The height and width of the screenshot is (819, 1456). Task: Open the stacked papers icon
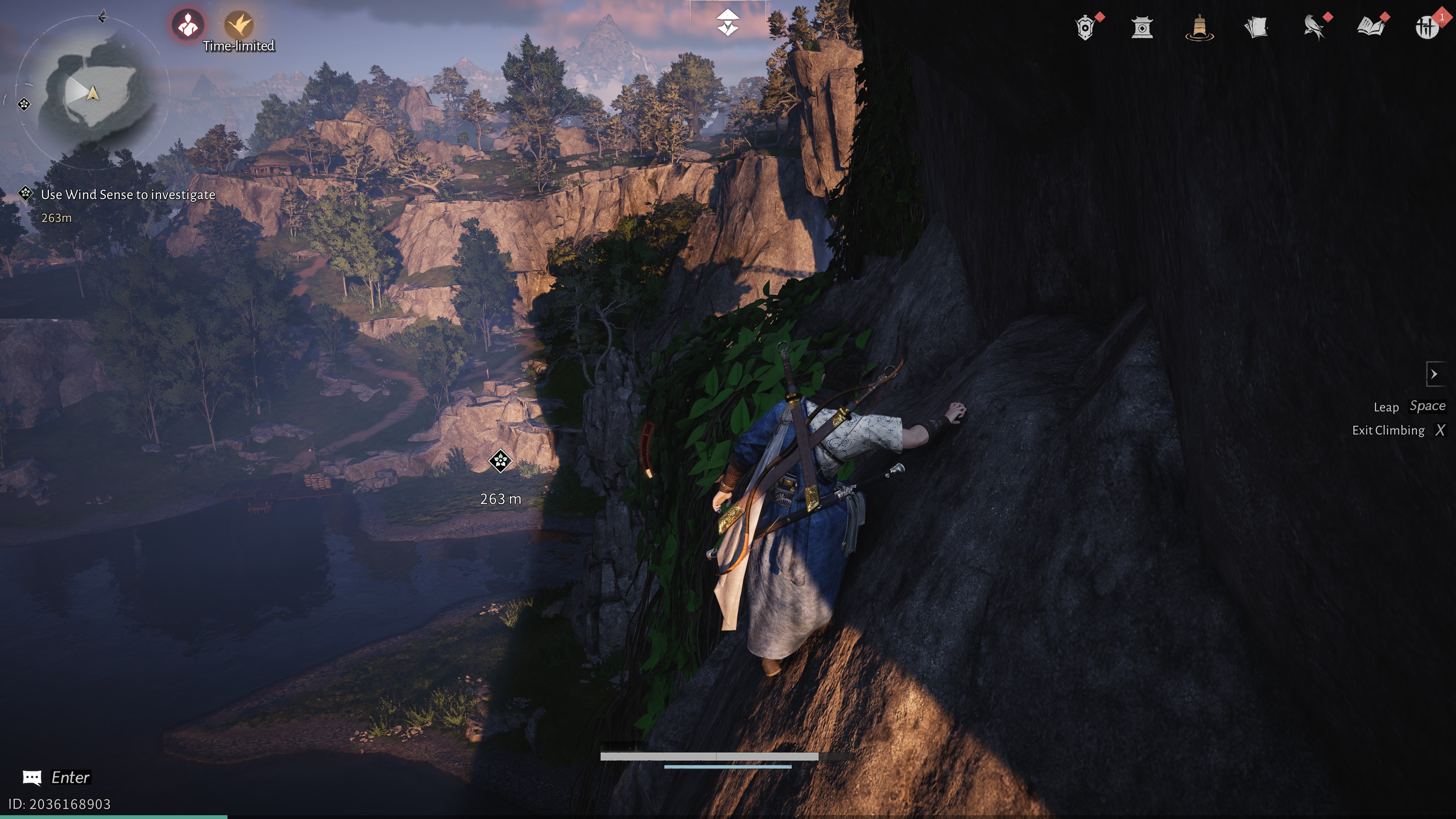[1256, 27]
